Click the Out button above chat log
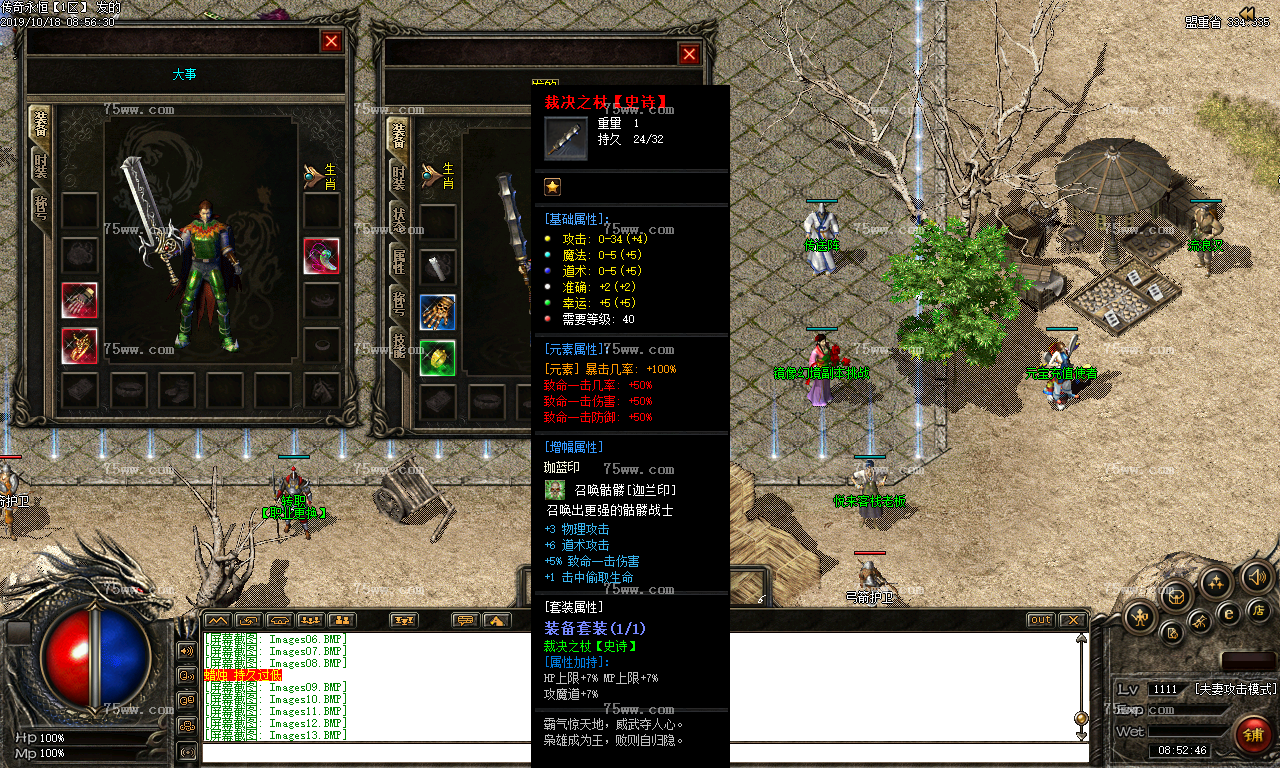 click(1041, 620)
